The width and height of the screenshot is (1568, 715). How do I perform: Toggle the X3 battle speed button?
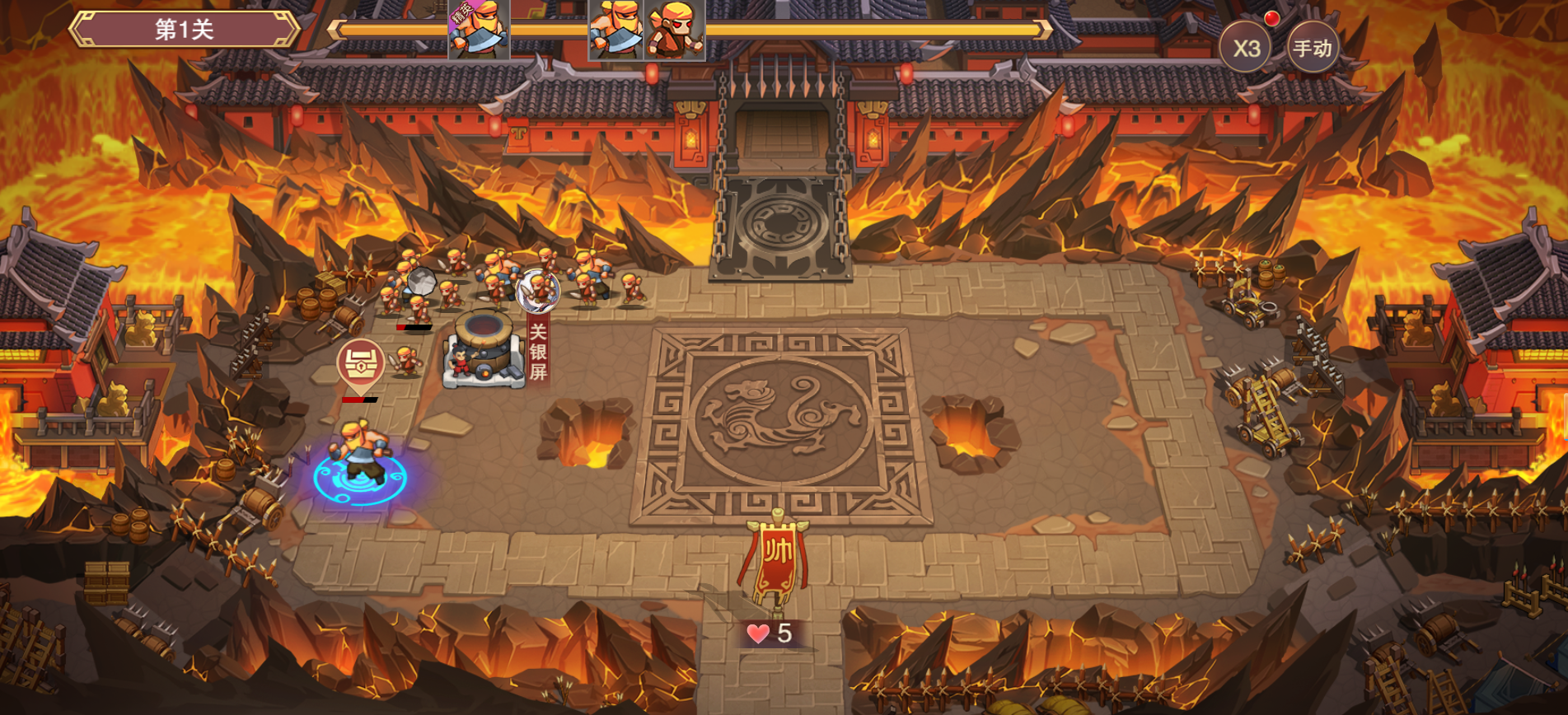(x=1245, y=48)
